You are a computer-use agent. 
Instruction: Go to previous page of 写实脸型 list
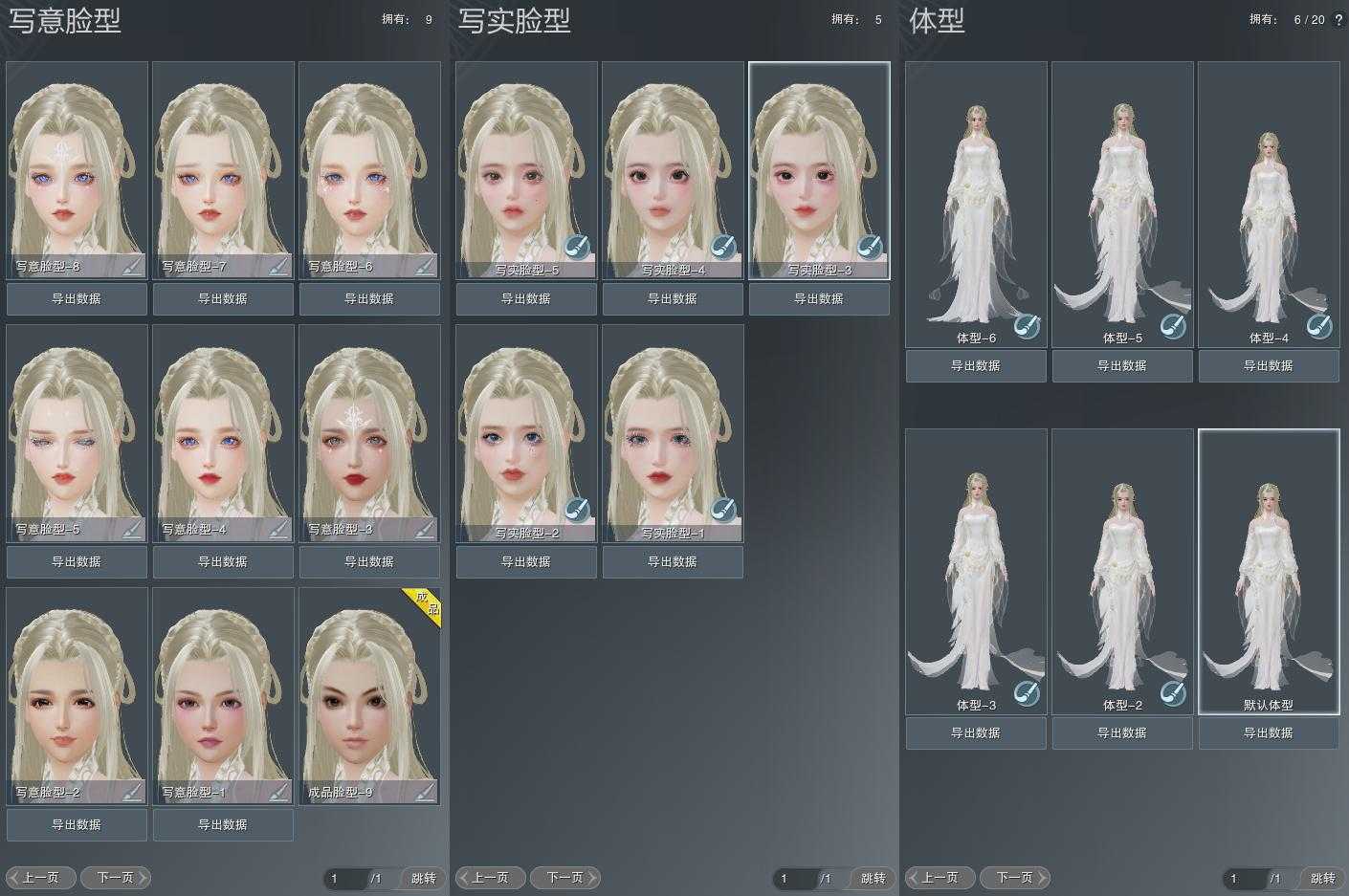point(490,878)
